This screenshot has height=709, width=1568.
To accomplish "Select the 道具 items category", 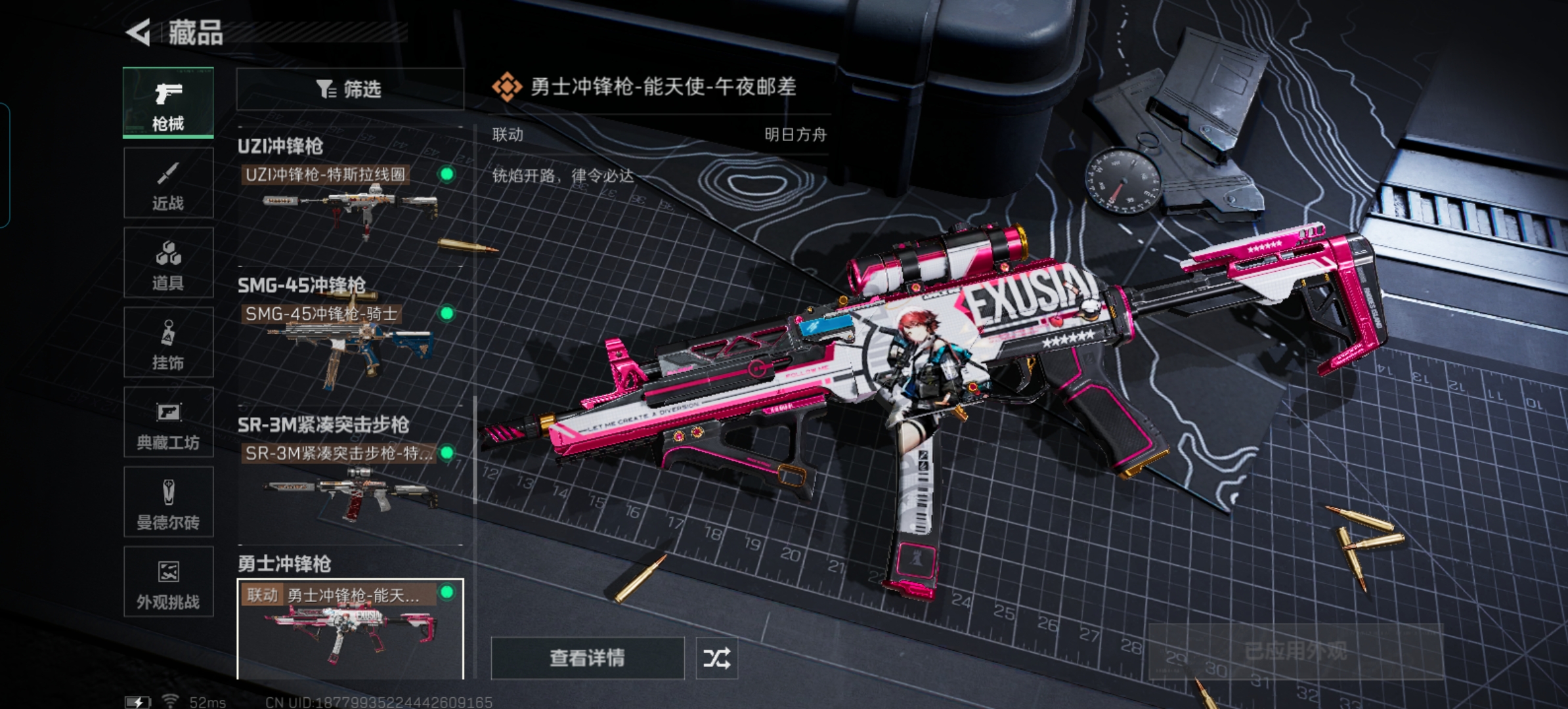I will pyautogui.click(x=168, y=263).
